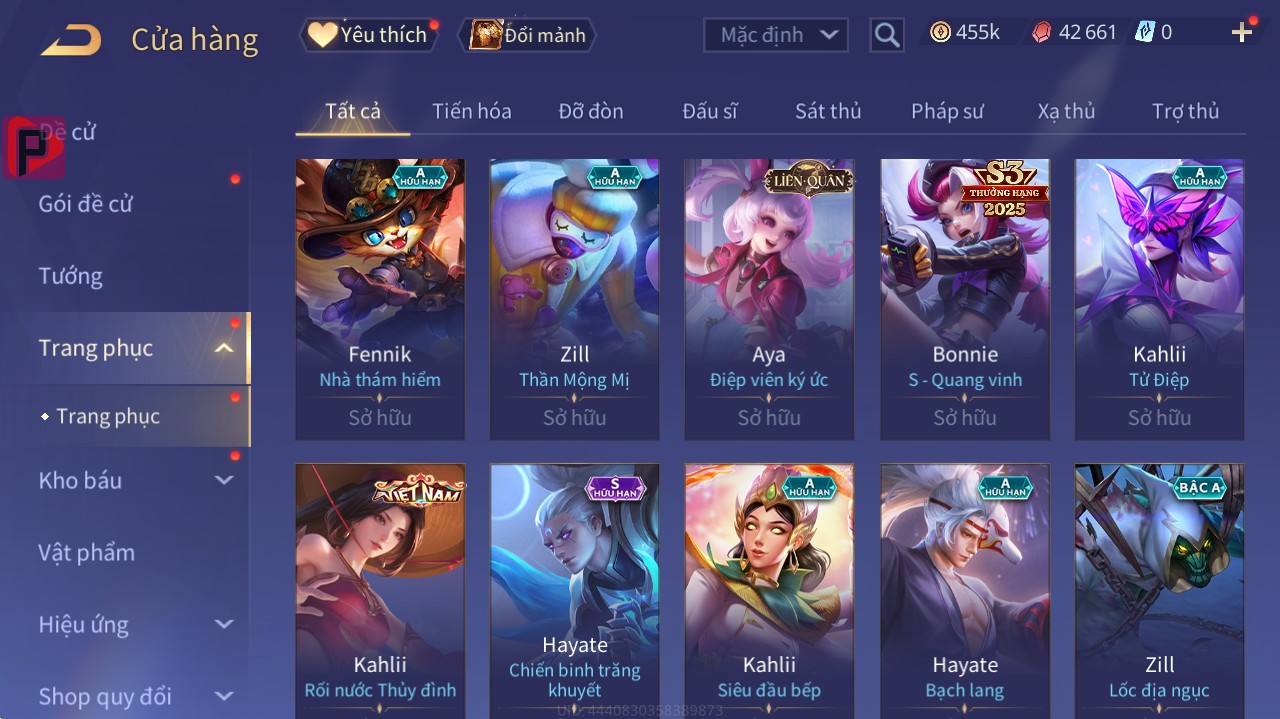Screen dimensions: 1280x719
Task: Choose the Aya Điệp viên ký ức skin
Action: 769,298
